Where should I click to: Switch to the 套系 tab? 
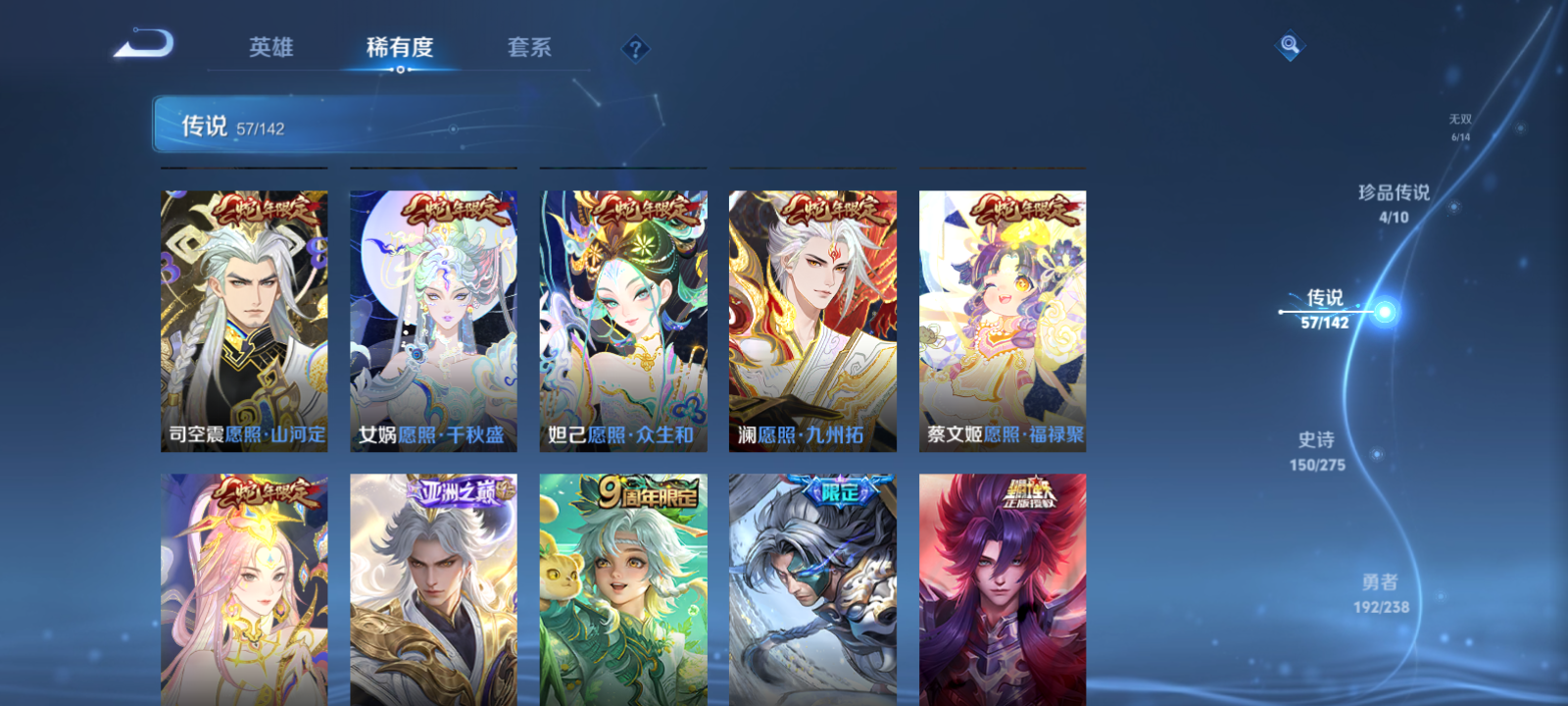[528, 47]
